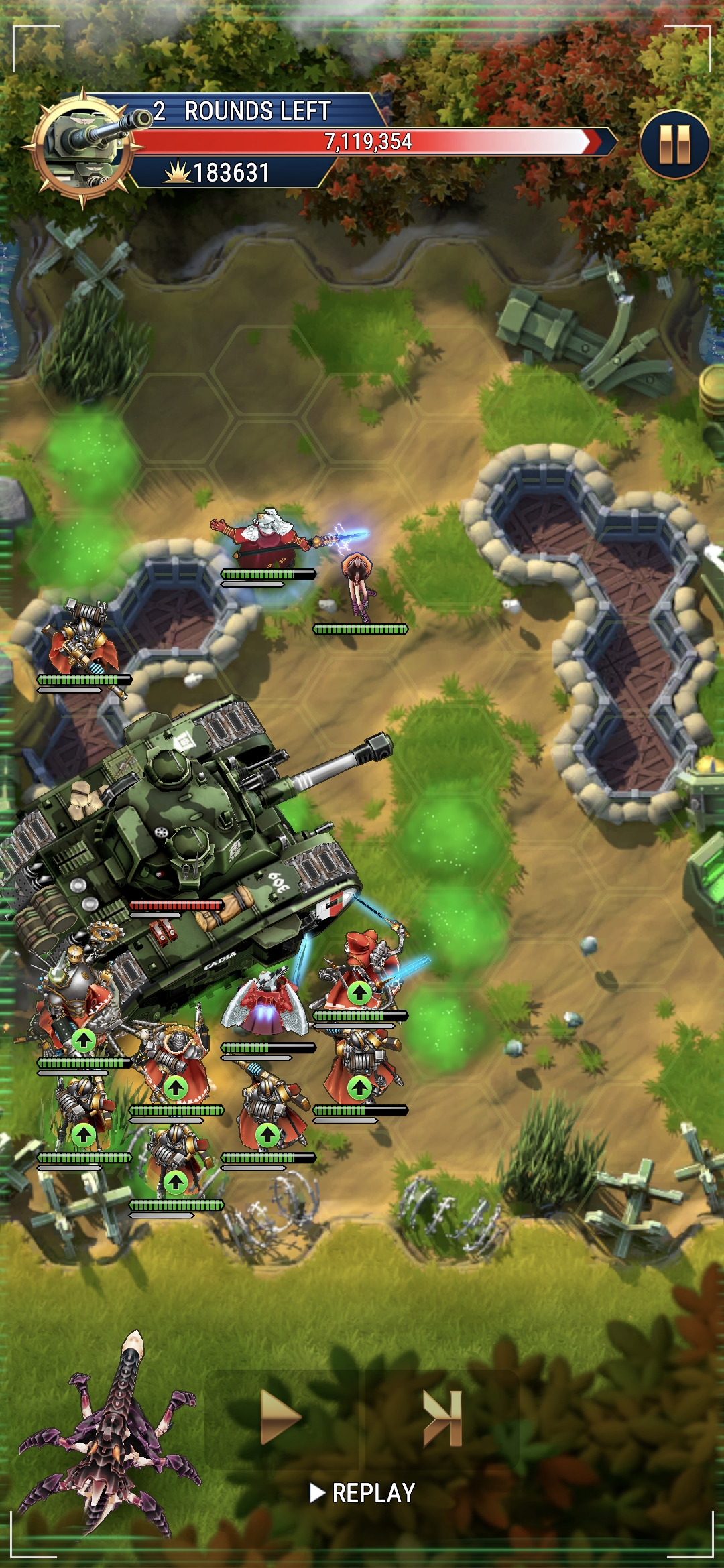Skip to the end of the replay
Image resolution: width=724 pixels, height=1568 pixels.
coord(442,1417)
